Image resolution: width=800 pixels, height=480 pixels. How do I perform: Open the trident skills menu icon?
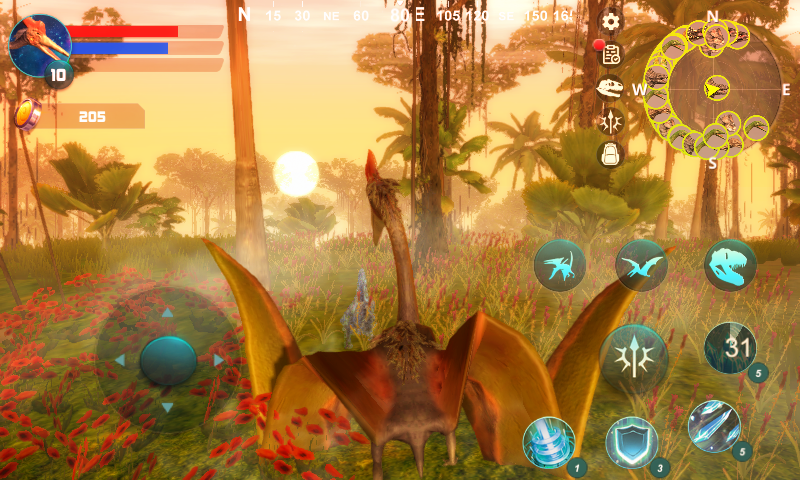[610, 121]
